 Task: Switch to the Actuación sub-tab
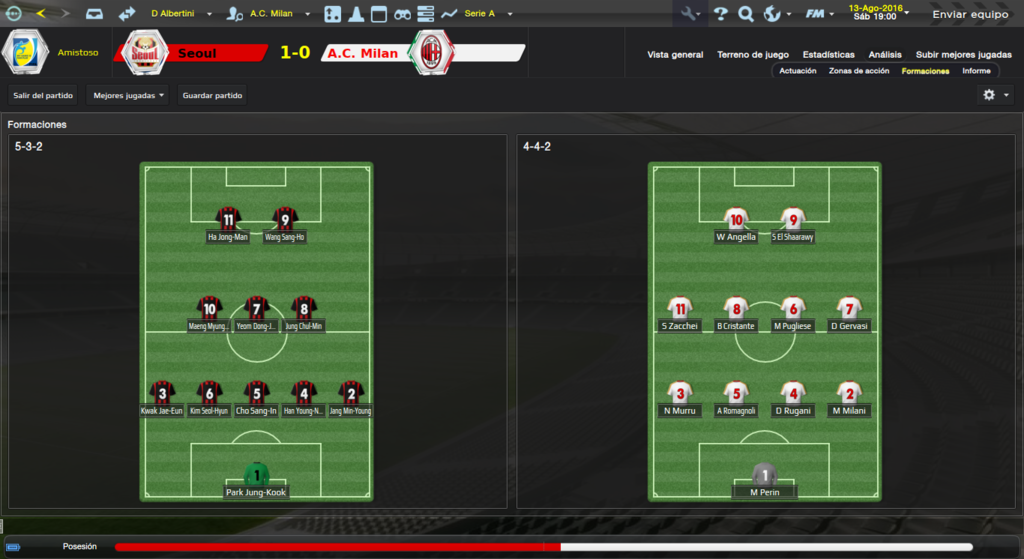[x=798, y=71]
